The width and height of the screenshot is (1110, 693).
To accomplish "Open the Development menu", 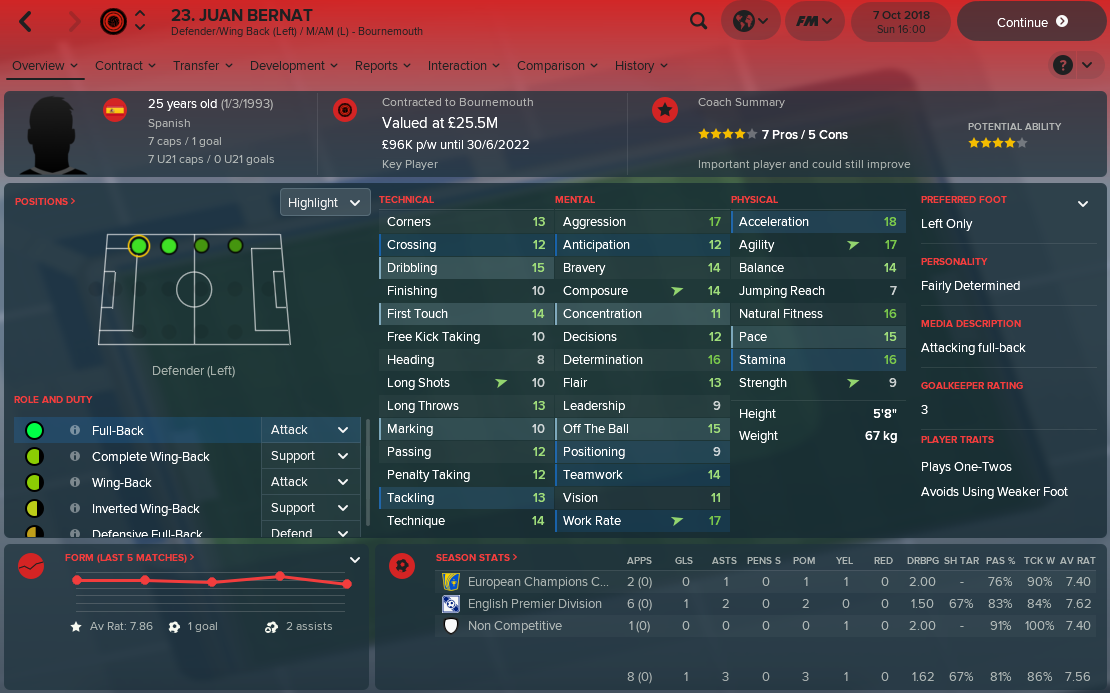I will coord(294,66).
